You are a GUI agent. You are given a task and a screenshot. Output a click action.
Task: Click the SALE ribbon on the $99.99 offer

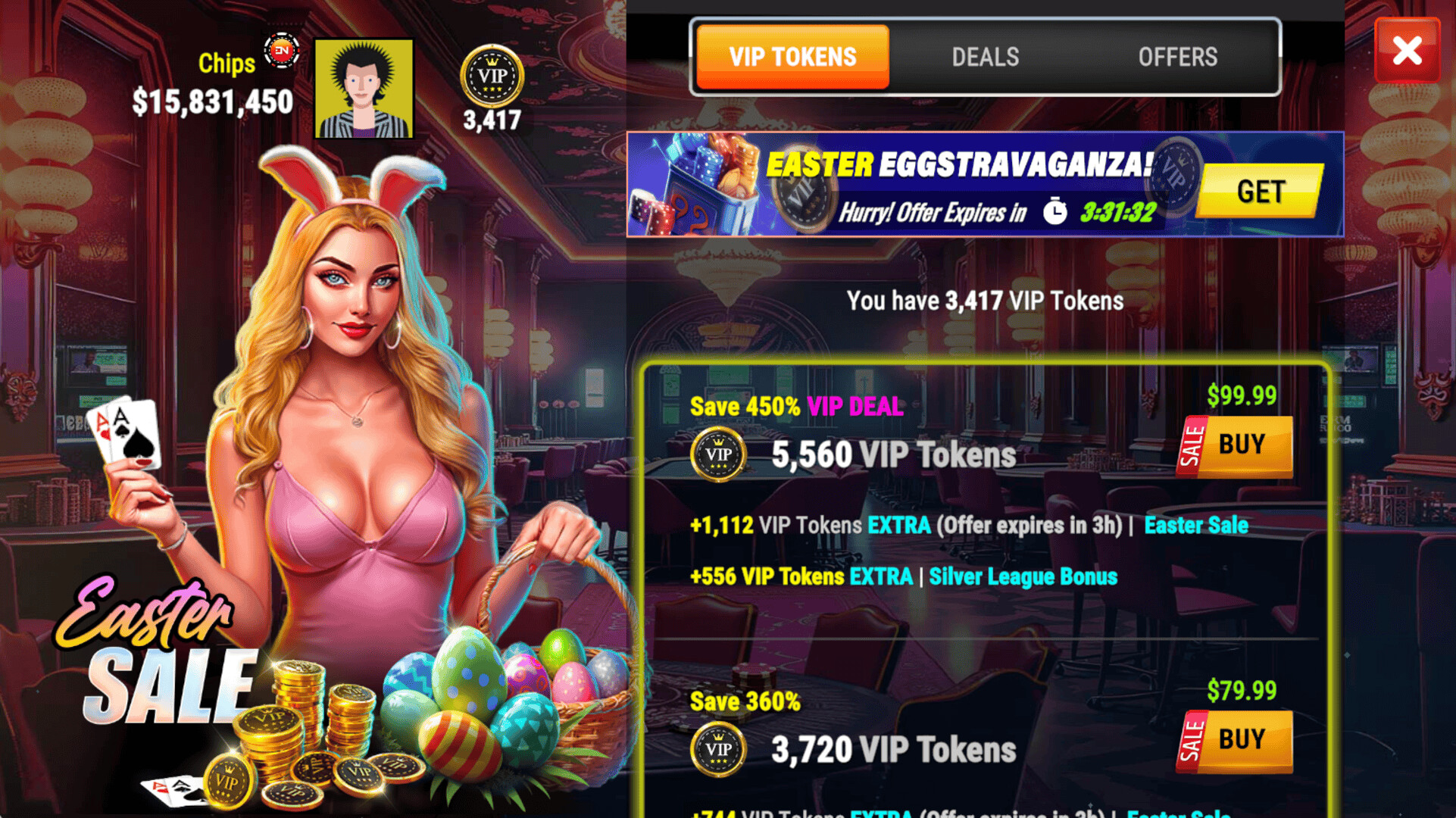coord(1192,445)
